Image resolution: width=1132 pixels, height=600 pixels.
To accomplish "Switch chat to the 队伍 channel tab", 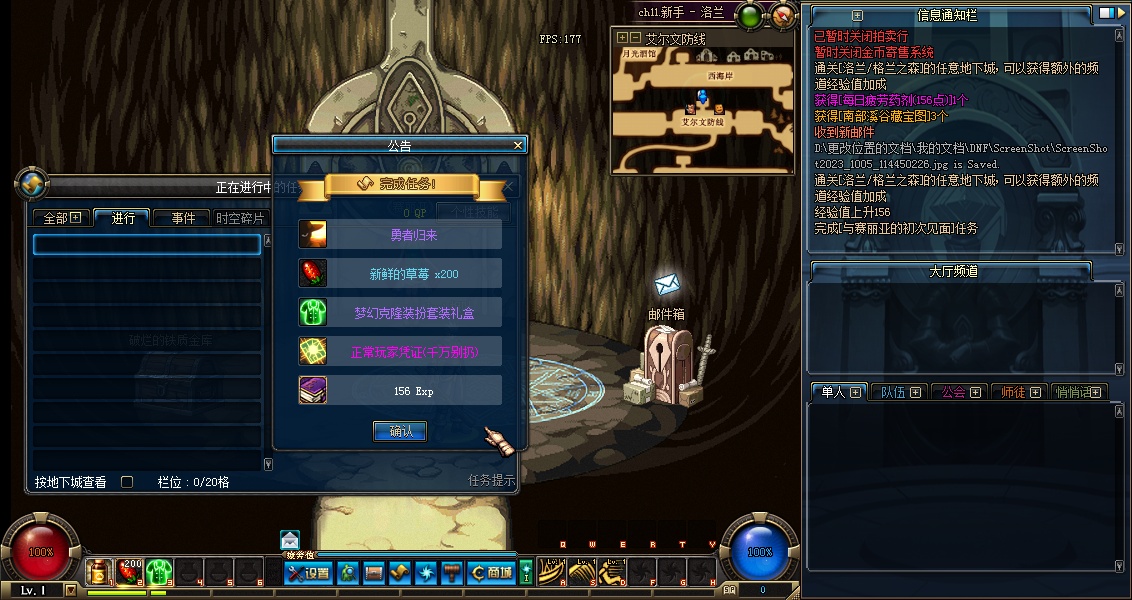I will [898, 392].
